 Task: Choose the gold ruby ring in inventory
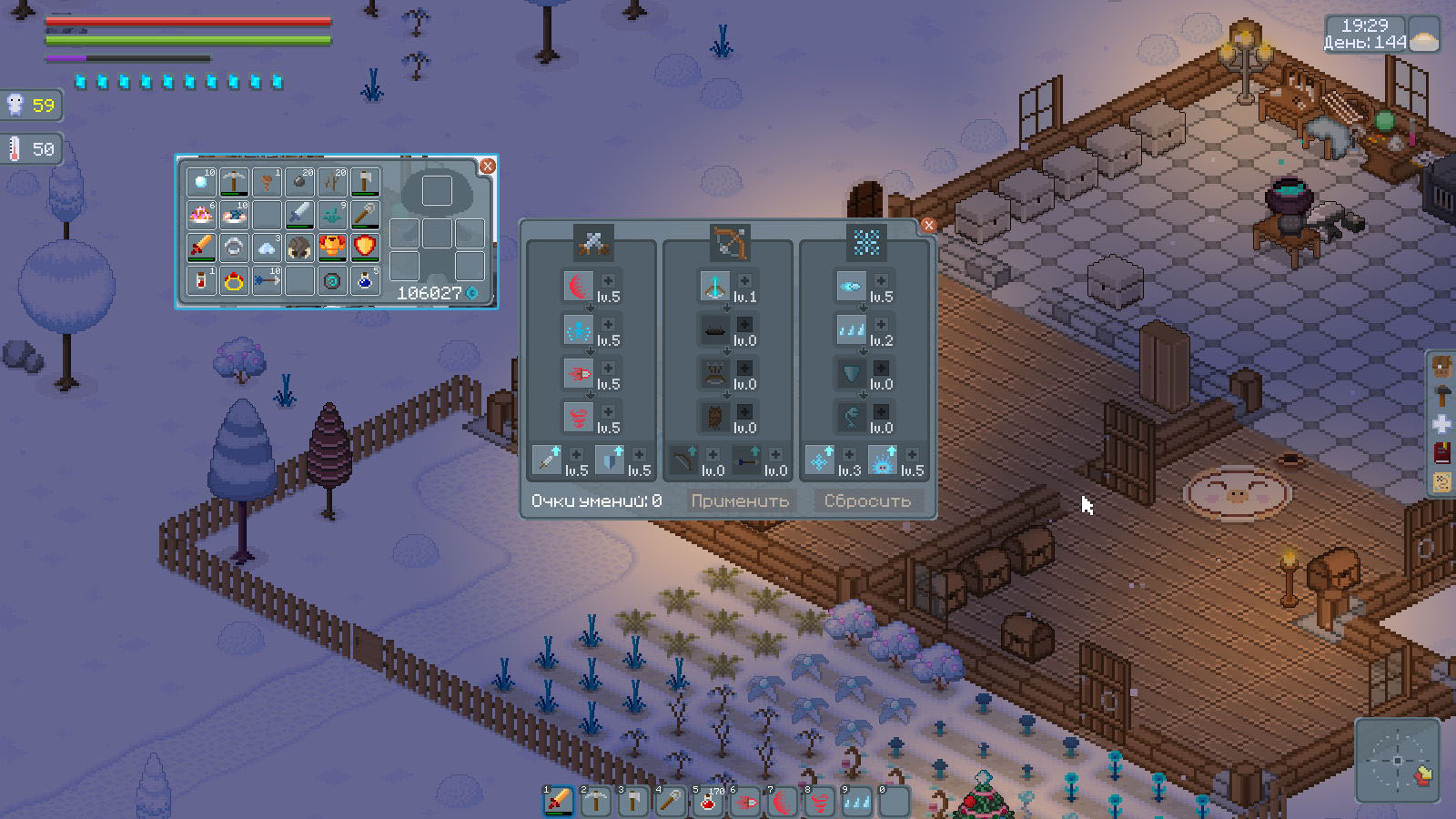pos(234,280)
